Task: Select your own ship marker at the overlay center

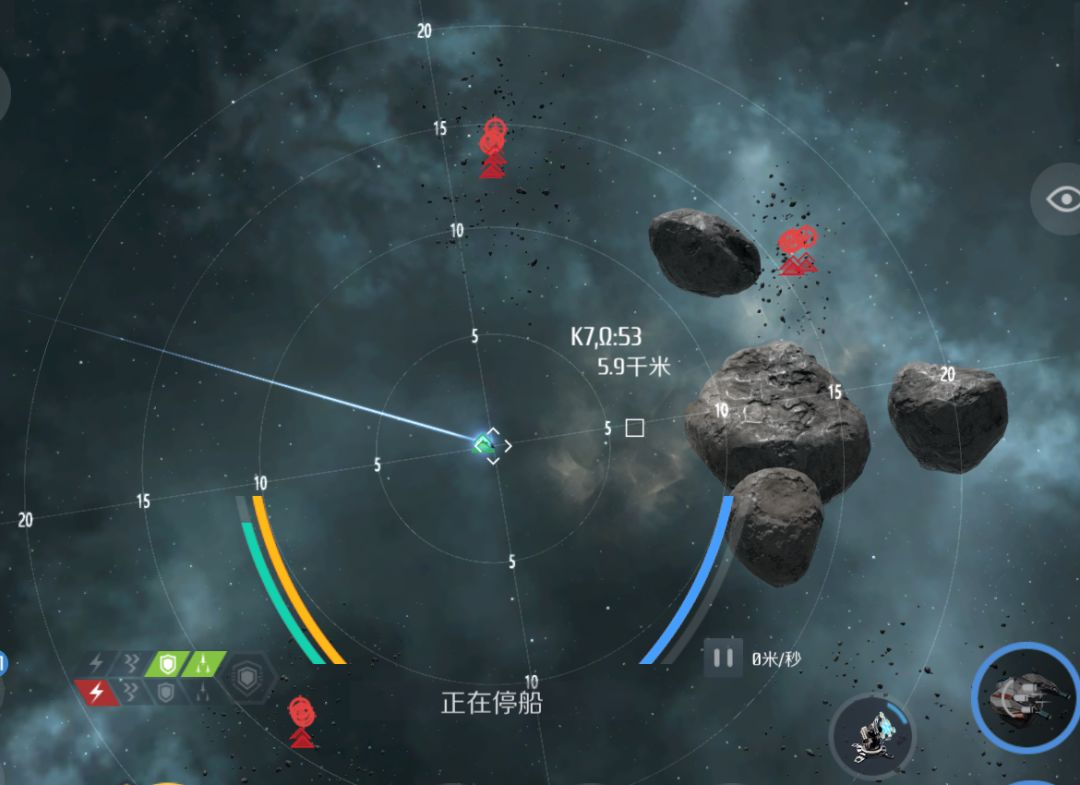Action: [x=486, y=442]
